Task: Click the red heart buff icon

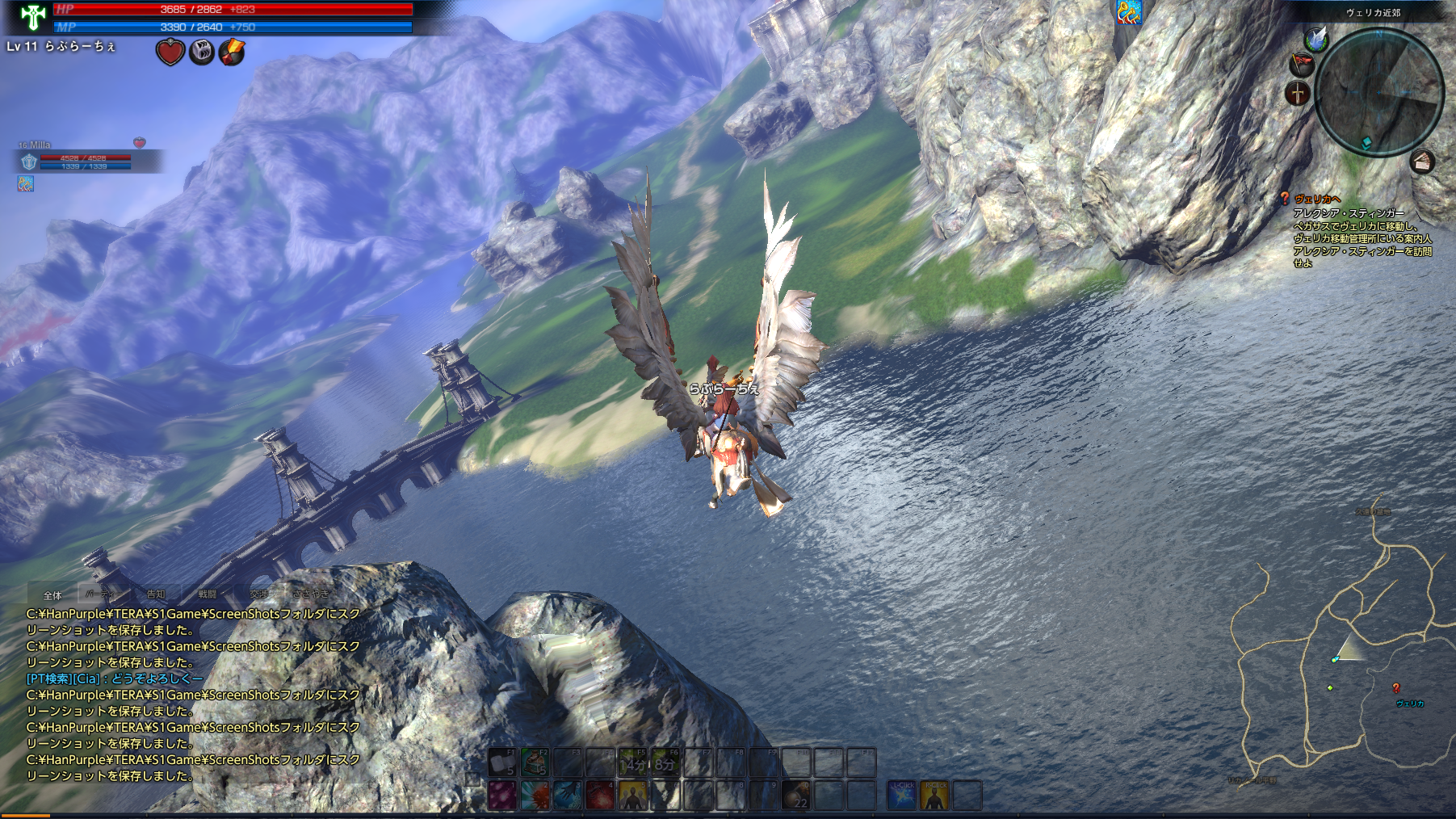Action: coord(170,52)
